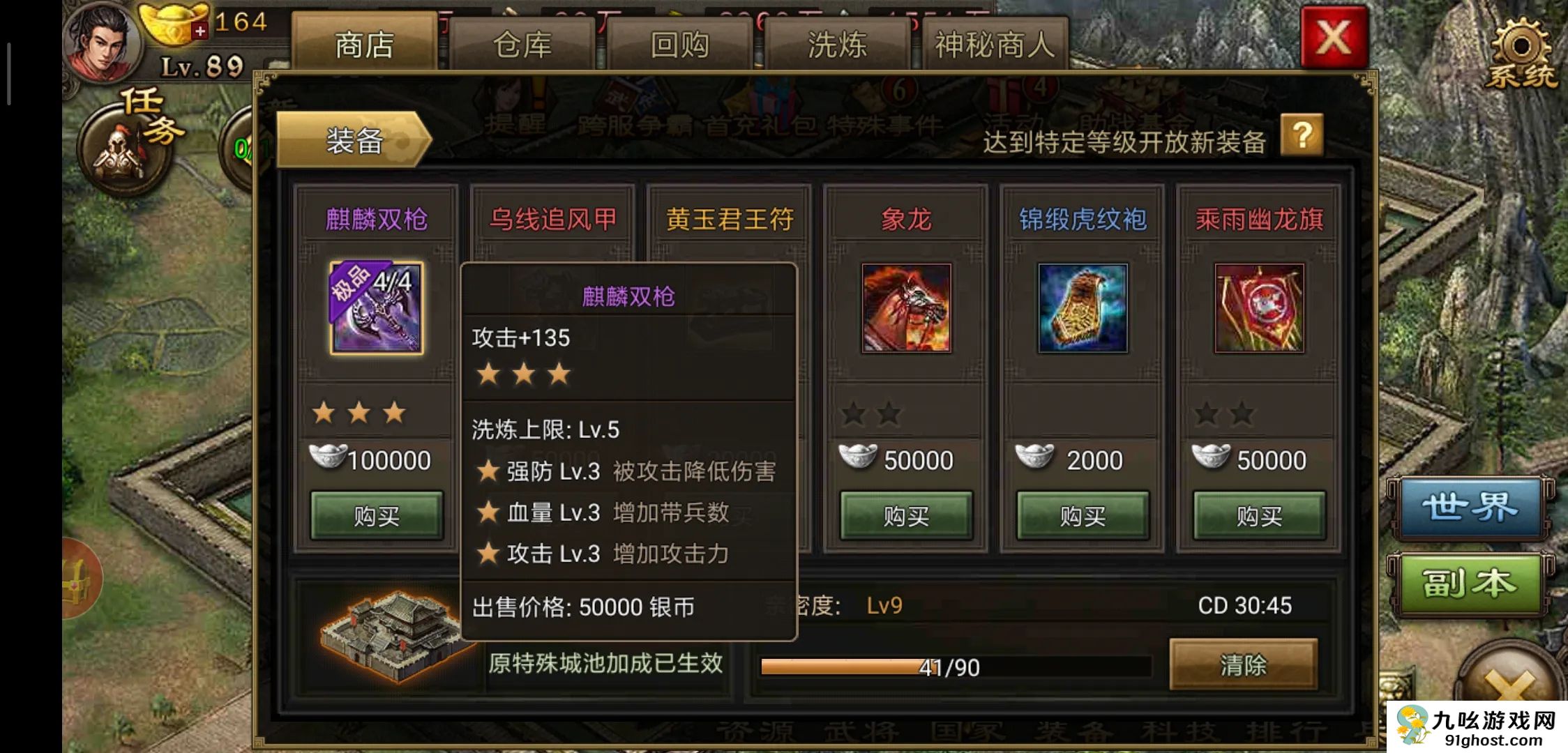The image size is (1568, 753).
Task: Select the 神秘商人 tab
Action: pyautogui.click(x=995, y=45)
